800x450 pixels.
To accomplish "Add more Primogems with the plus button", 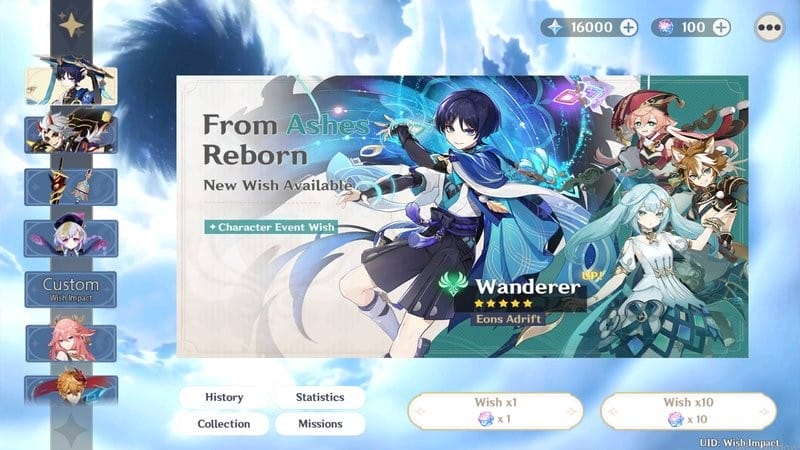I will (x=628, y=27).
